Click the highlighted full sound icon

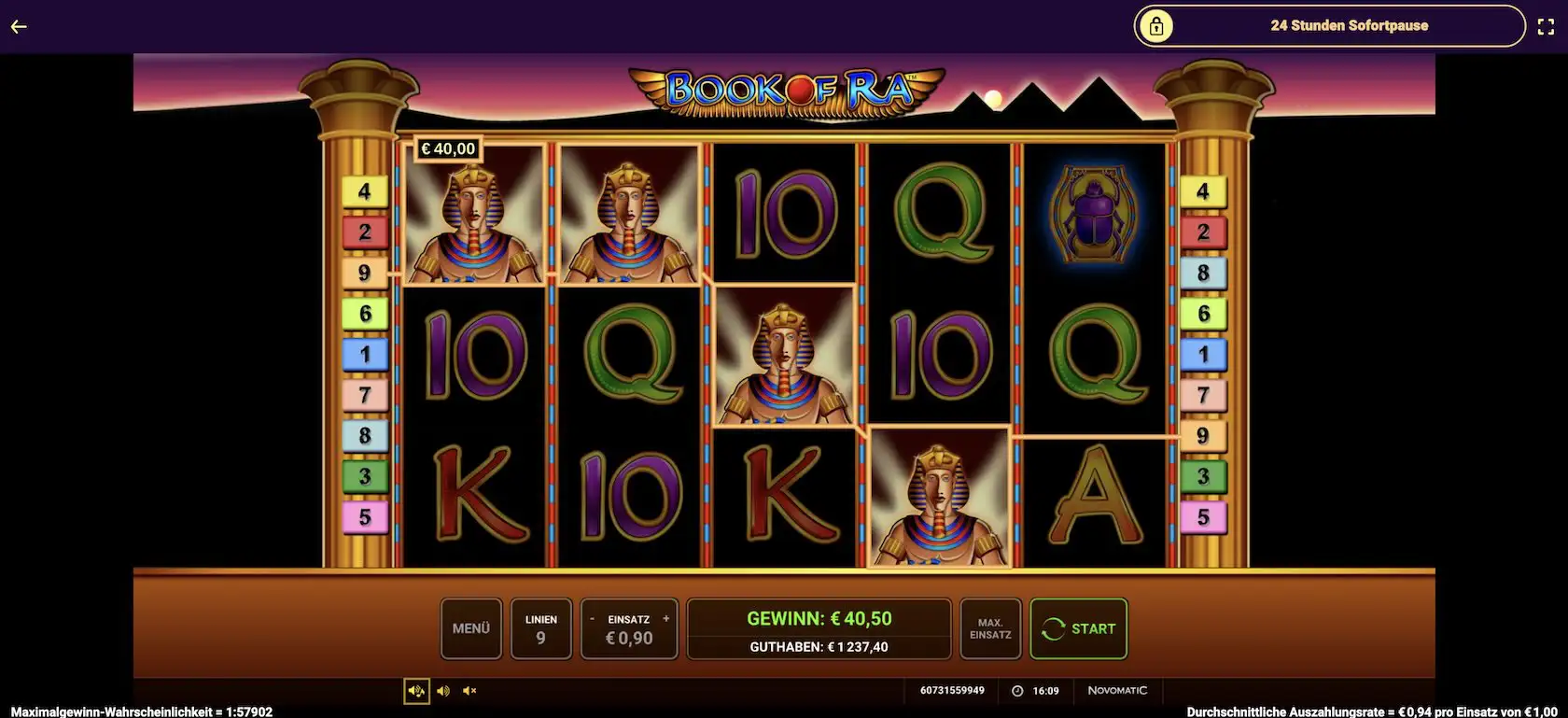coord(417,691)
